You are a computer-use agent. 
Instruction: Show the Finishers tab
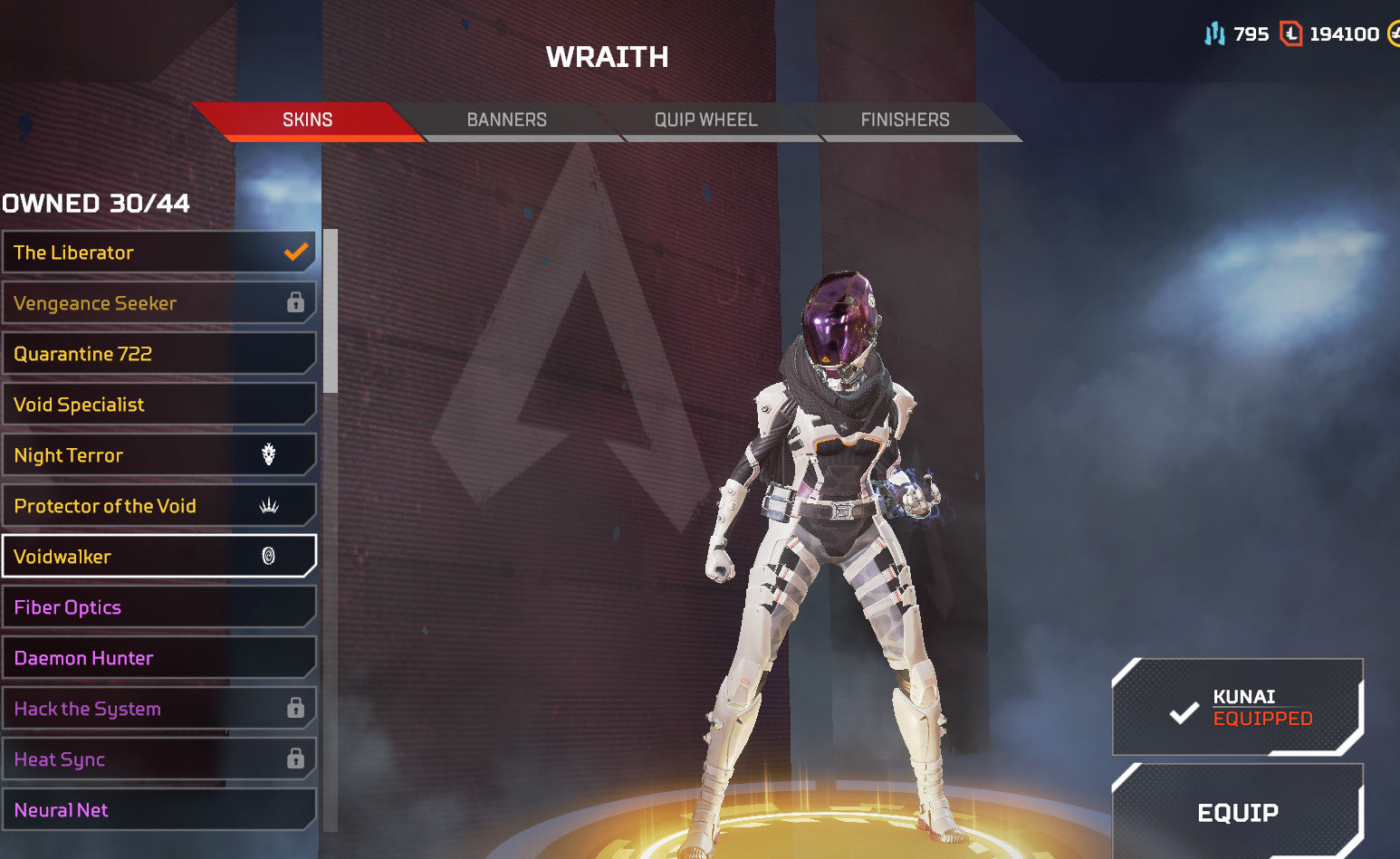[905, 120]
